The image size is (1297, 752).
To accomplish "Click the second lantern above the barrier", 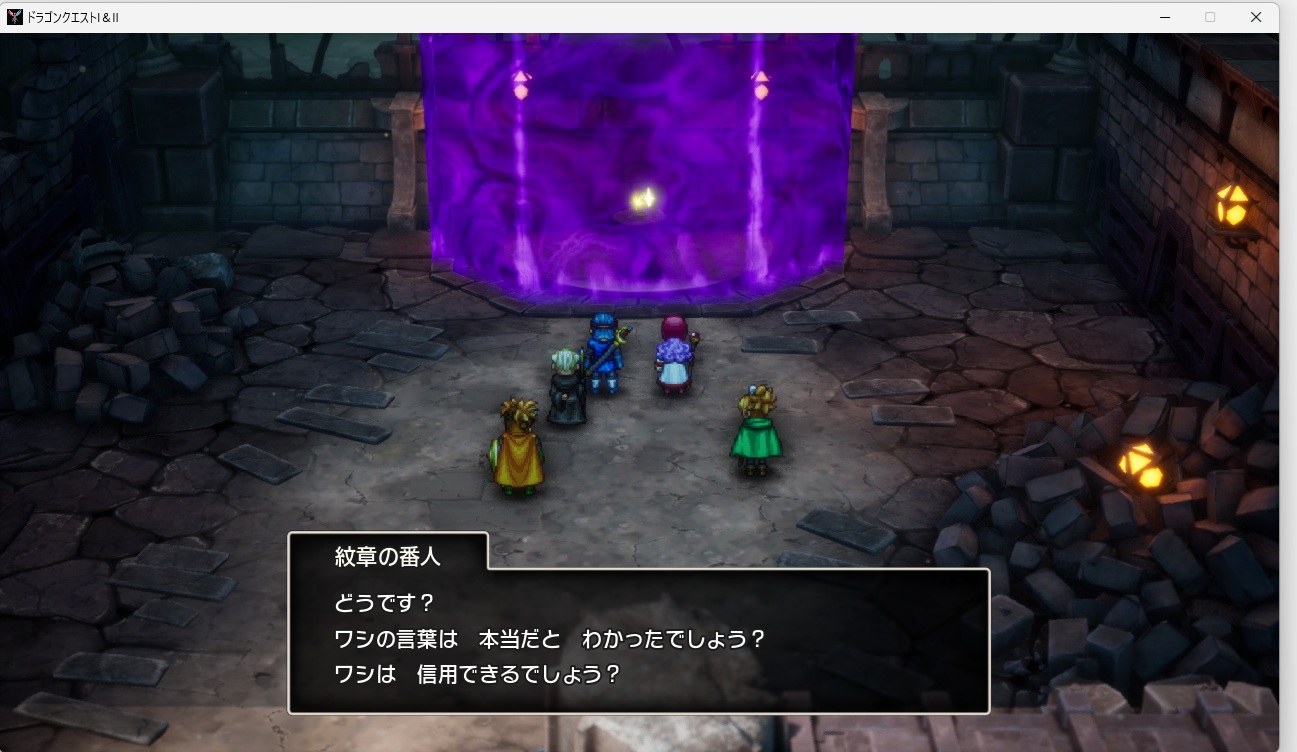I will 762,85.
